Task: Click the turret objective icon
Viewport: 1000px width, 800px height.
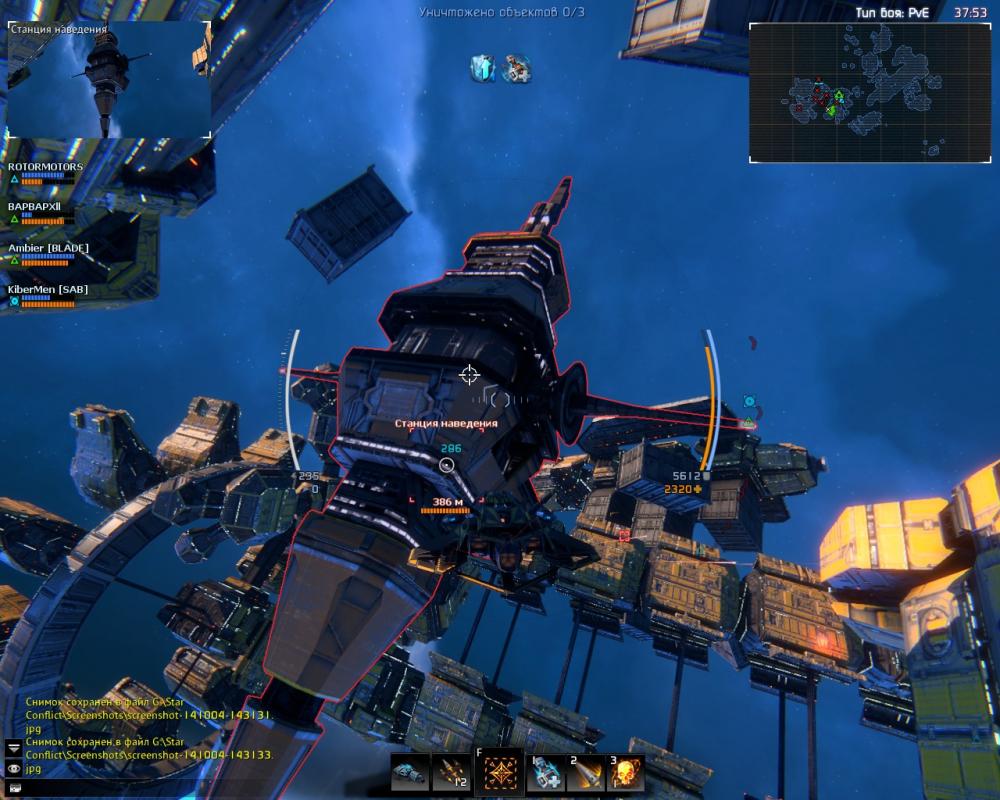Action: [x=517, y=68]
